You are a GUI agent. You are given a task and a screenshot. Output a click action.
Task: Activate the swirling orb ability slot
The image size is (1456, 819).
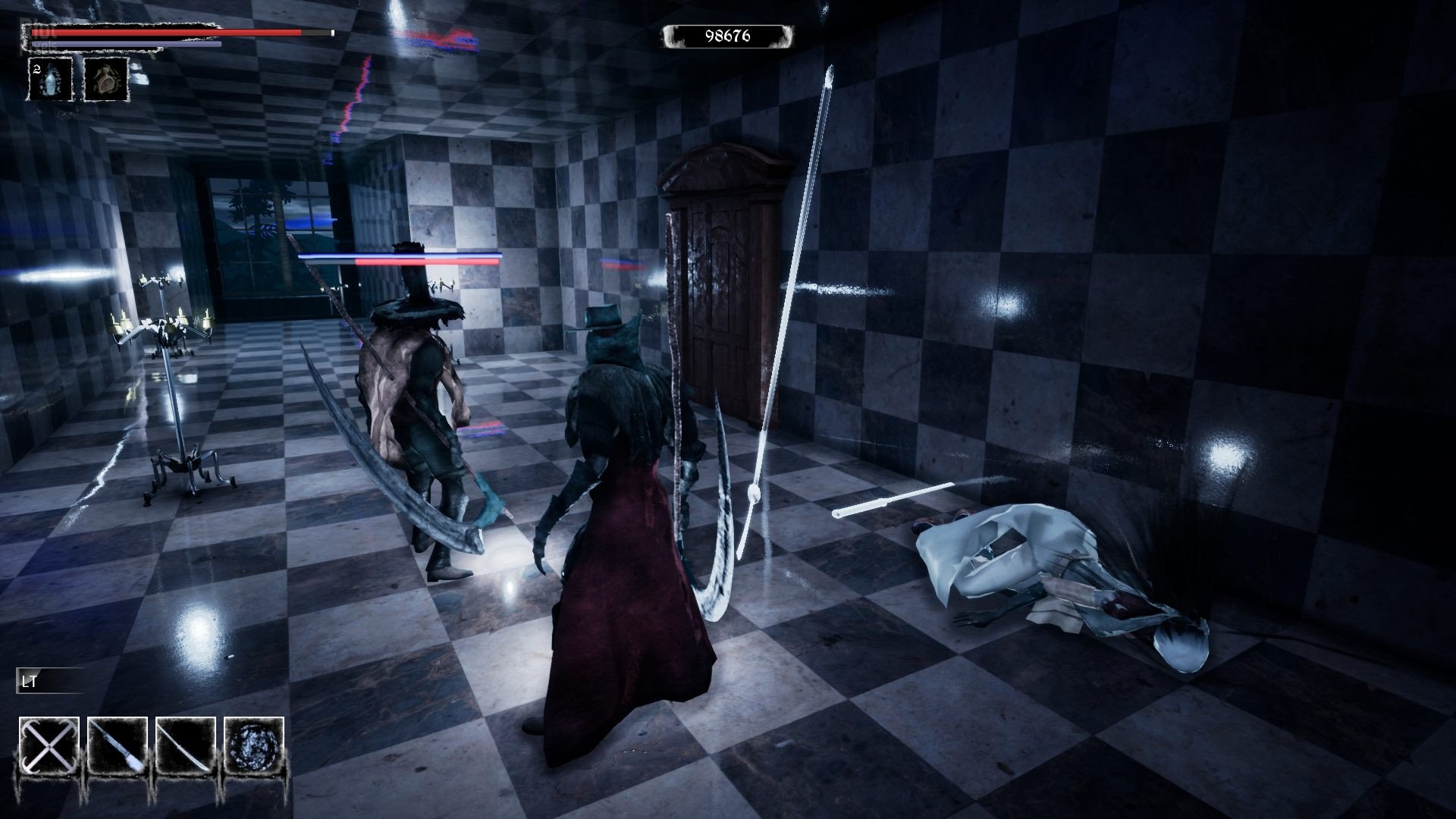[x=253, y=747]
